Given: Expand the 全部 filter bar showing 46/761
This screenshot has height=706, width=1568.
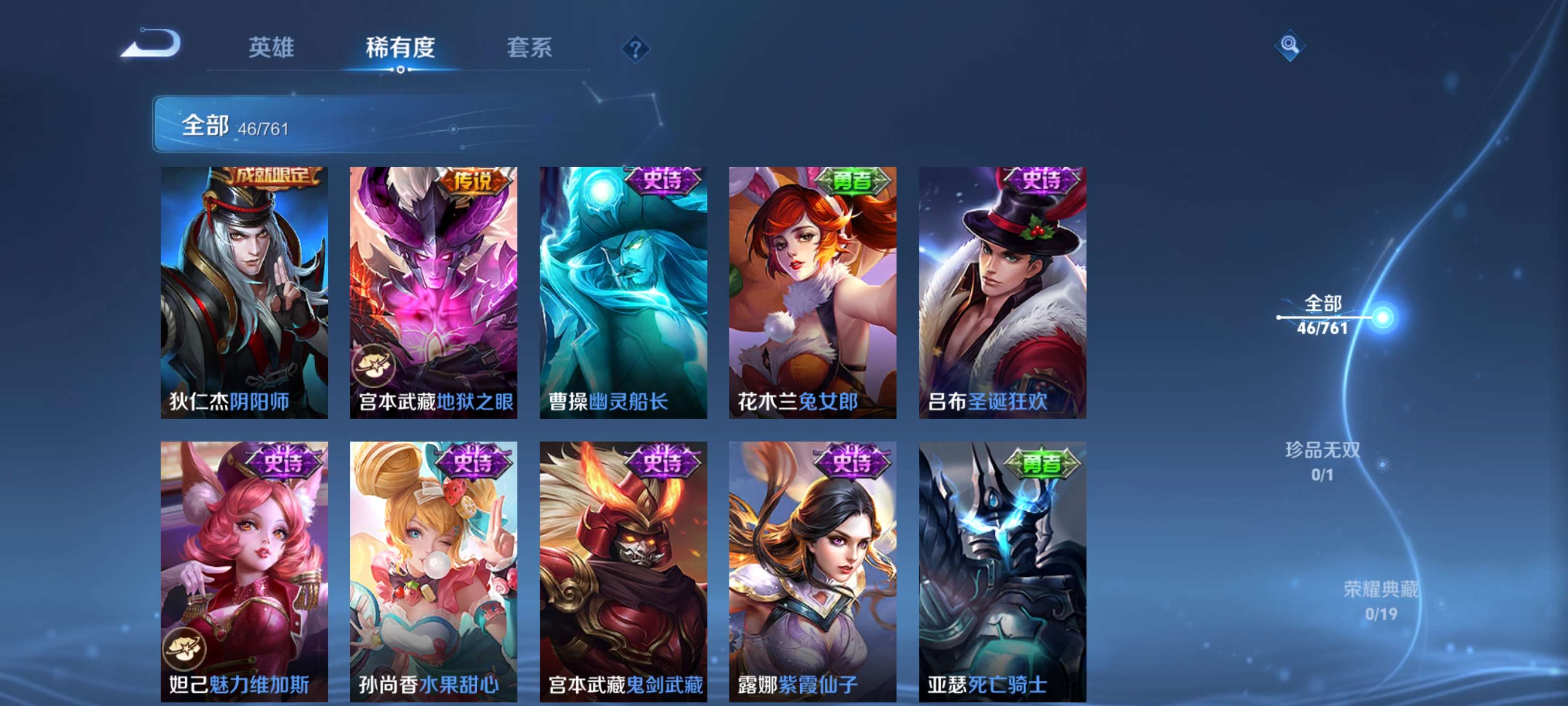Looking at the screenshot, I should pyautogui.click(x=256, y=127).
